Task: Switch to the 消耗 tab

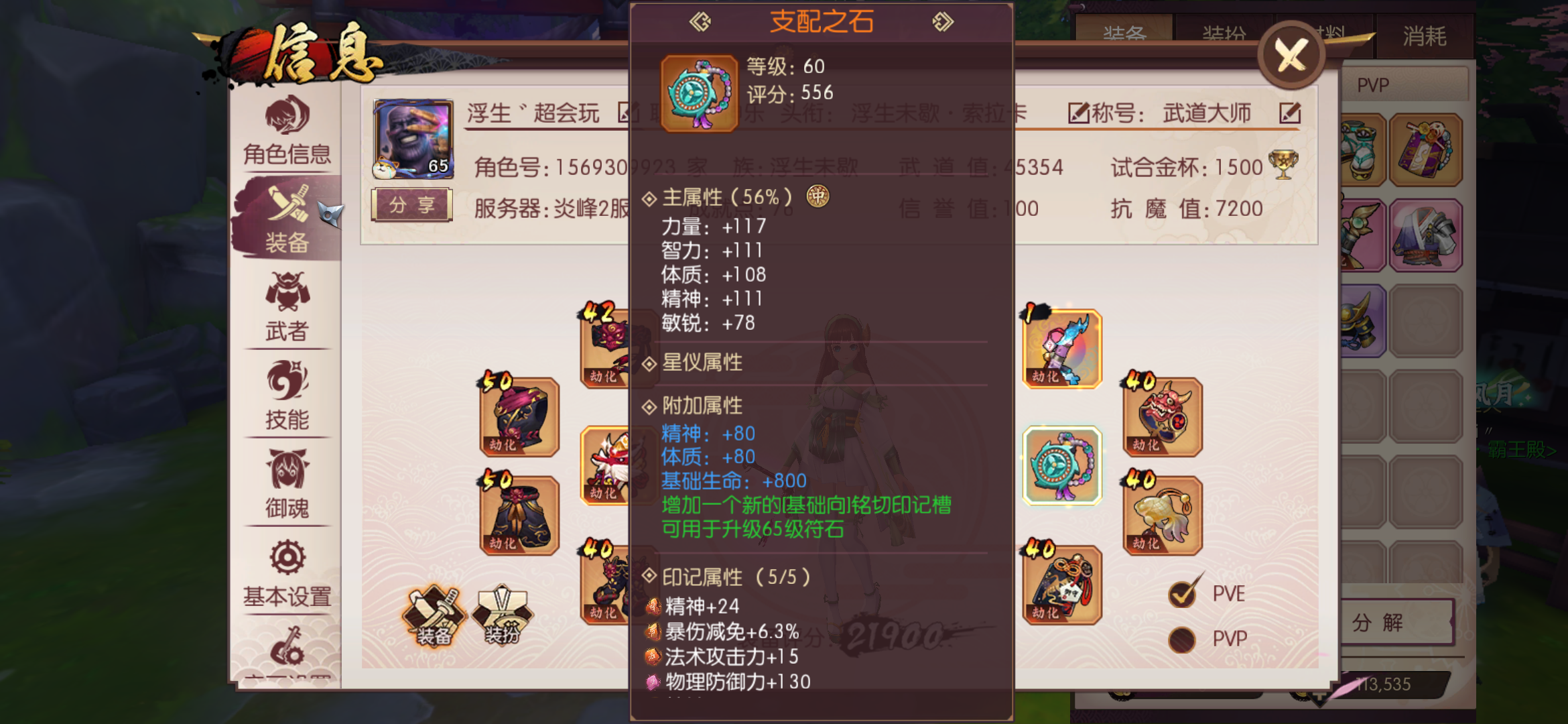Action: coord(1426,37)
